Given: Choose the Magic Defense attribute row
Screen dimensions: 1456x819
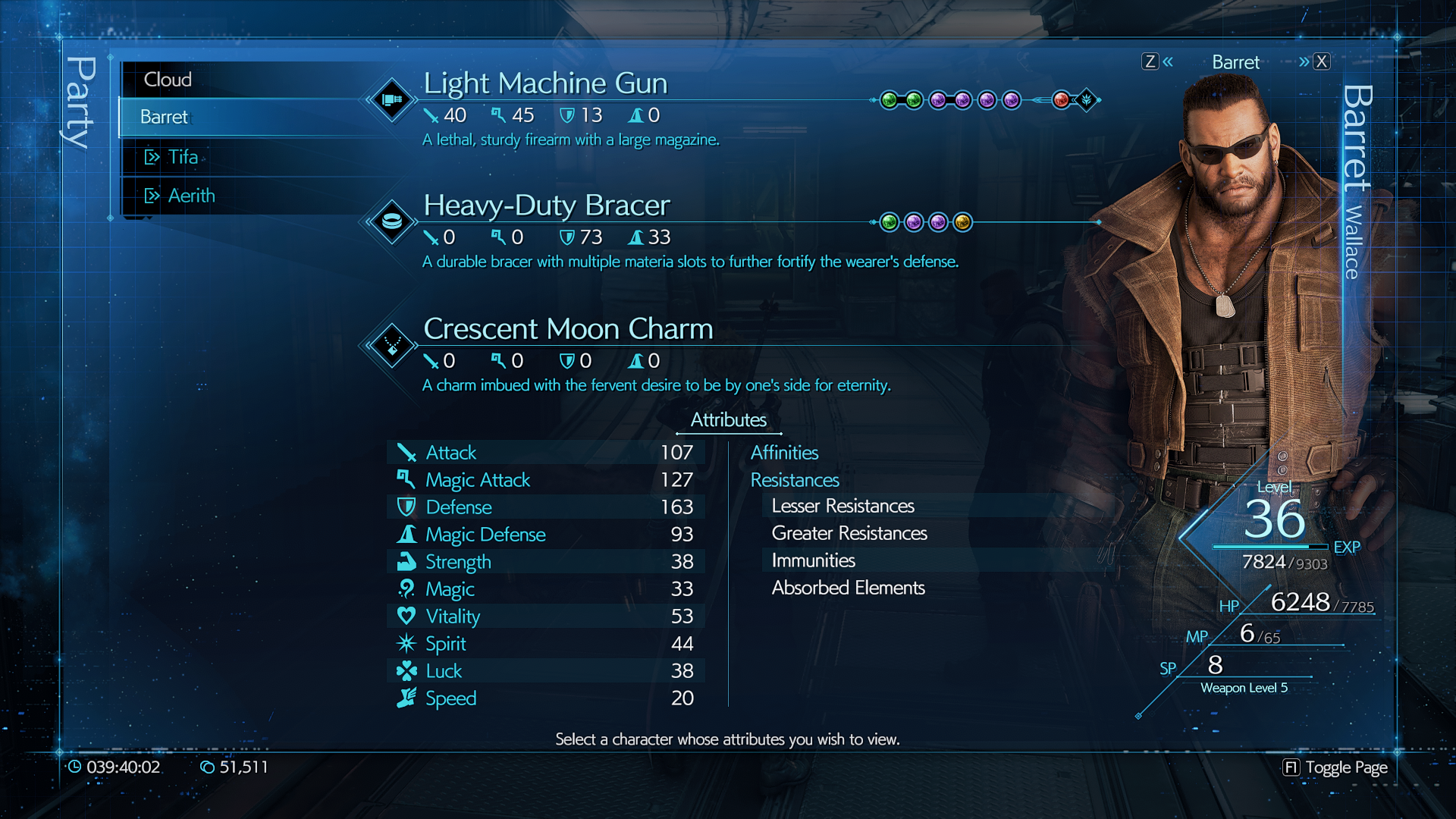Looking at the screenshot, I should 546,535.
